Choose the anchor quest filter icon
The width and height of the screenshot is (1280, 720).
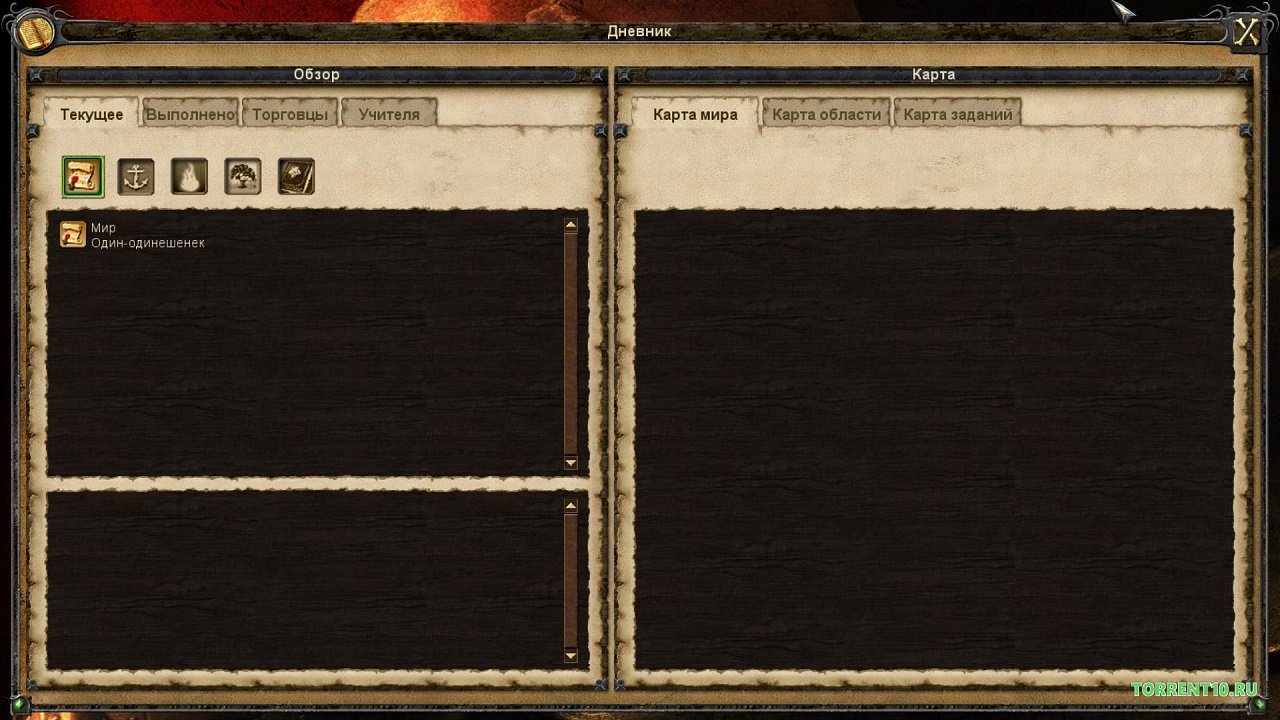[x=136, y=177]
